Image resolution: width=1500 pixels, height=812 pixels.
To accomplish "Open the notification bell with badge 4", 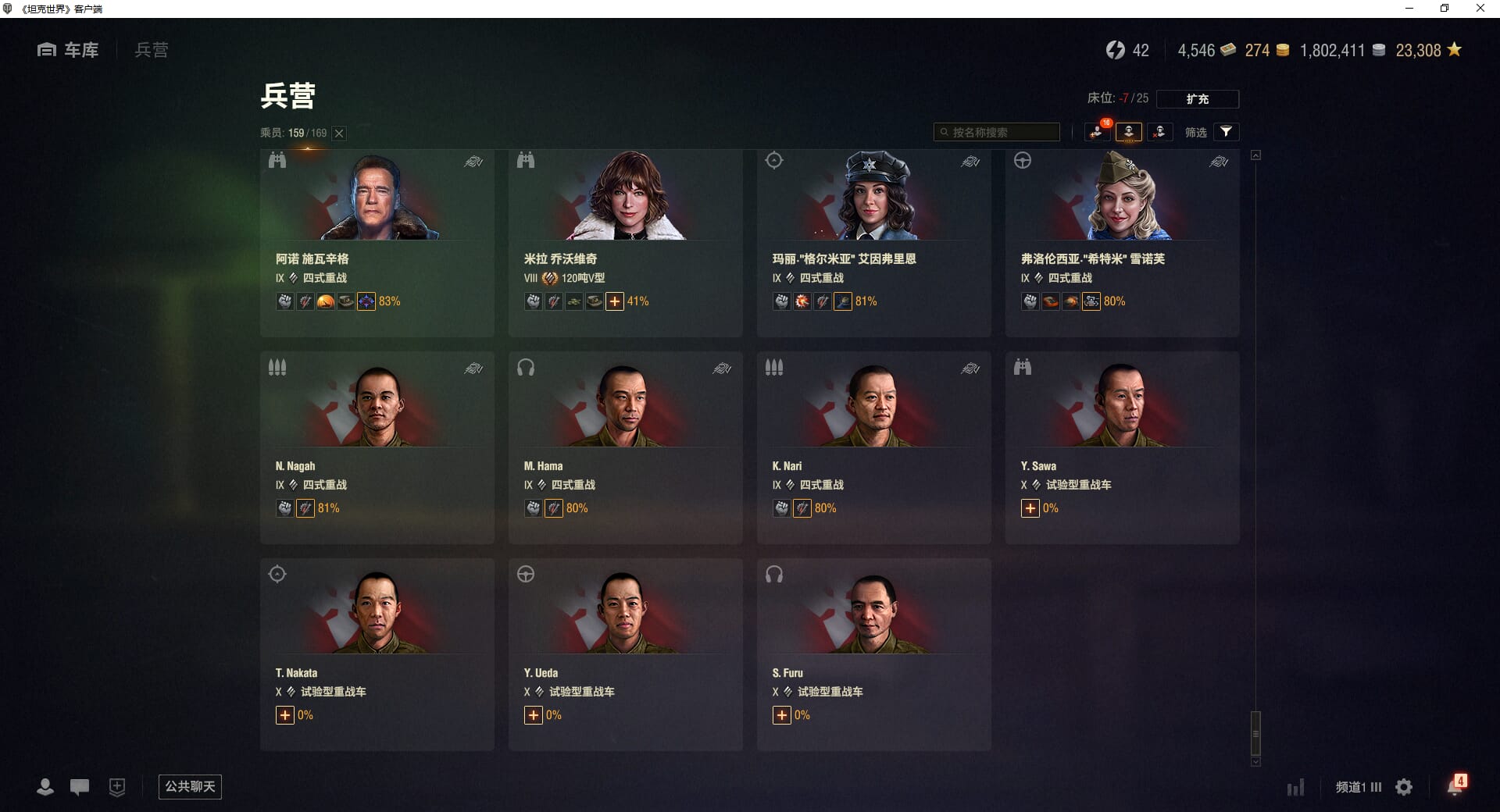I will pyautogui.click(x=1455, y=786).
